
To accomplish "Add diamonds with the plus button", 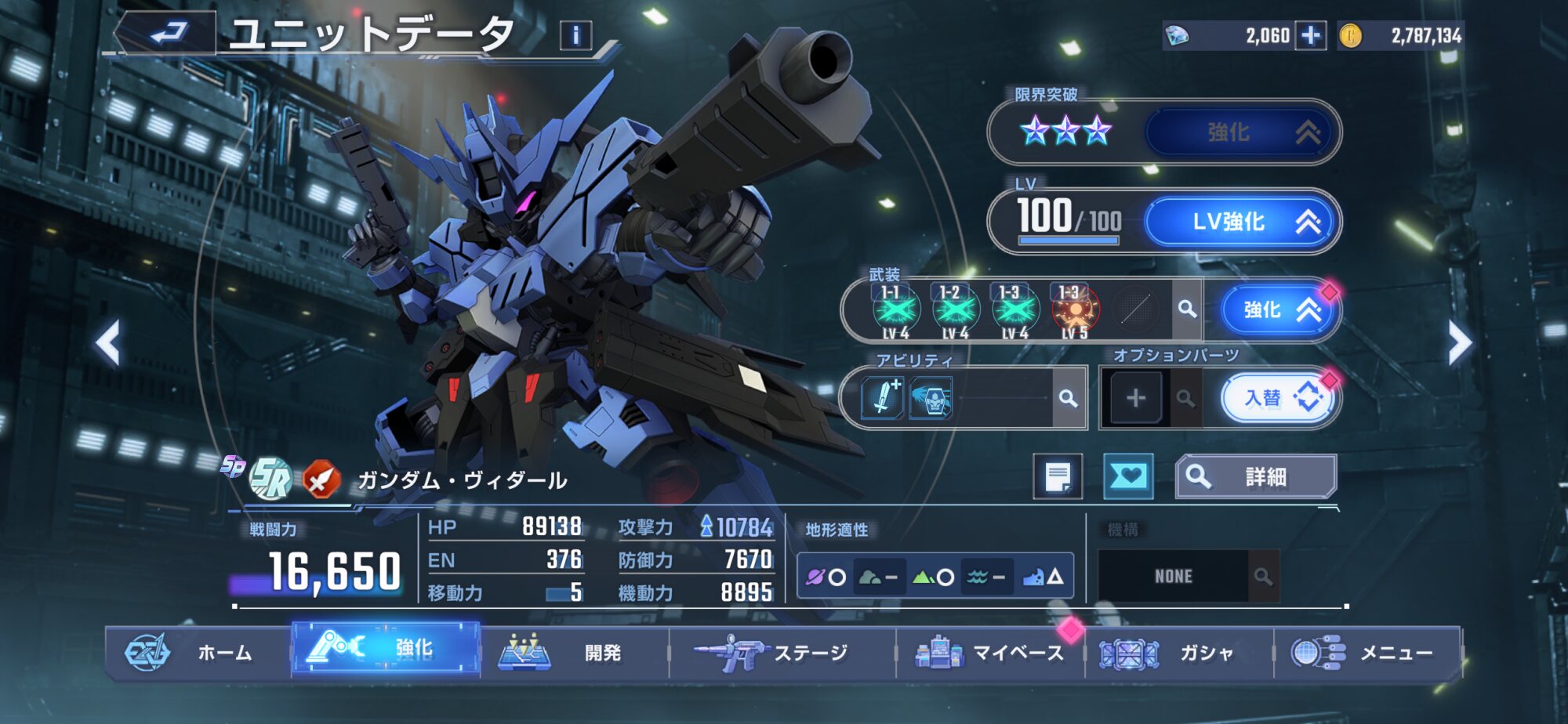I will (x=1311, y=35).
